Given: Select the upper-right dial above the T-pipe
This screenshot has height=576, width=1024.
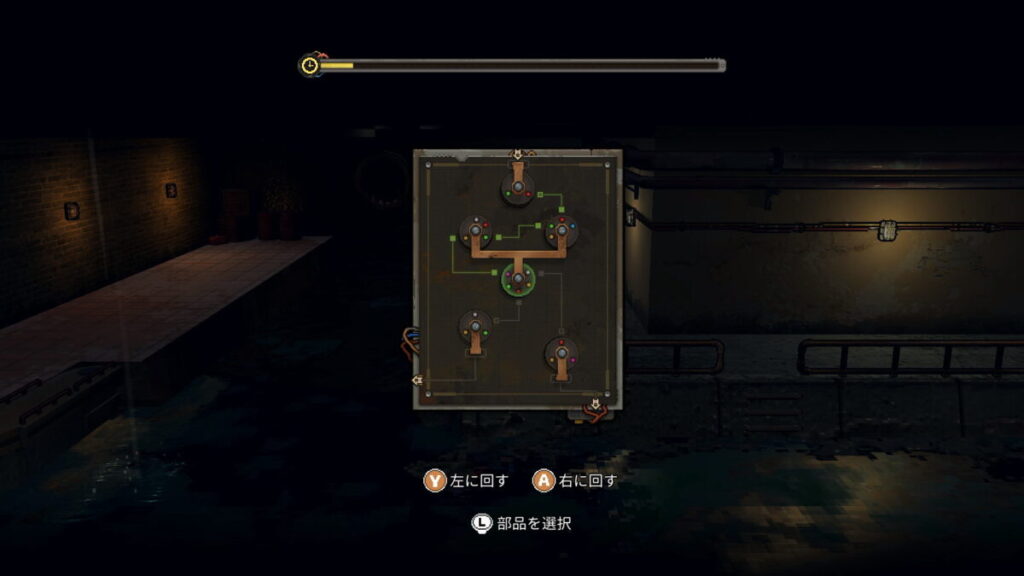Looking at the screenshot, I should [x=561, y=231].
